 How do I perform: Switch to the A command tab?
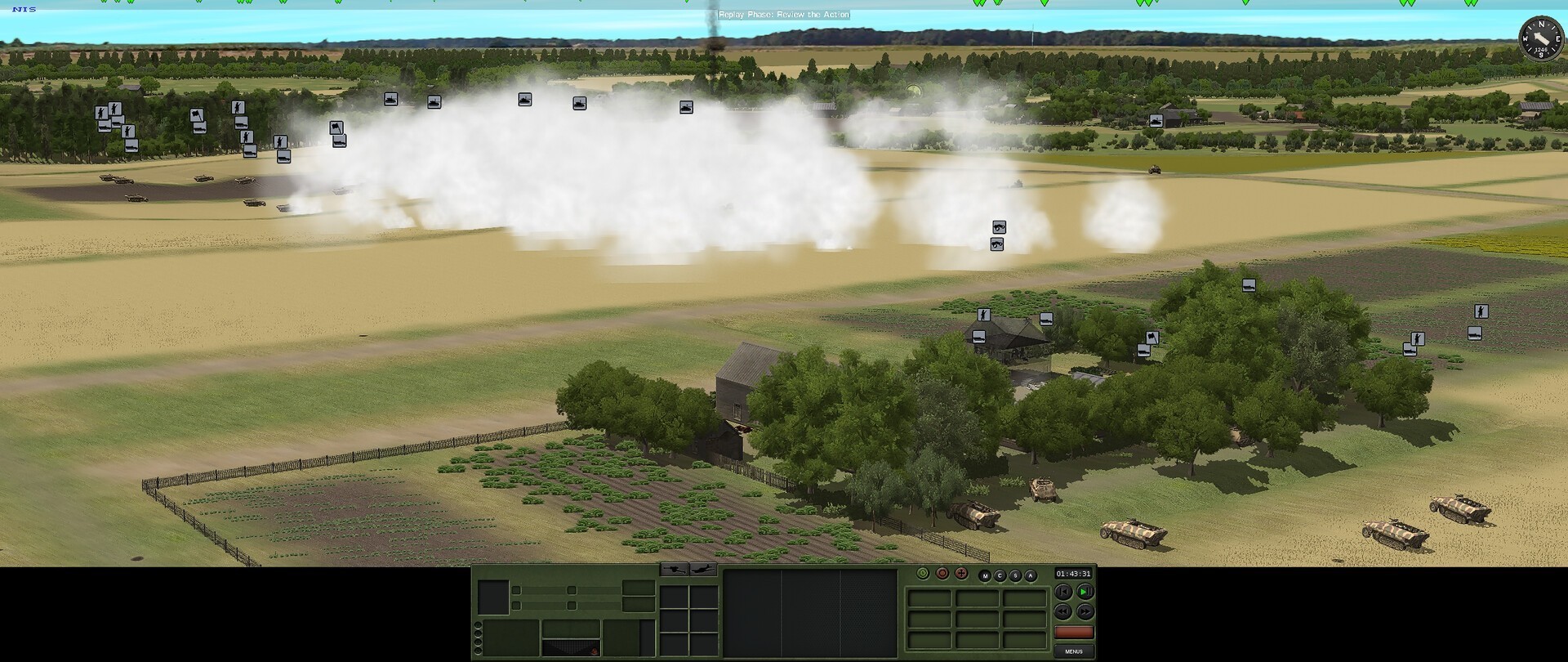click(x=1030, y=575)
